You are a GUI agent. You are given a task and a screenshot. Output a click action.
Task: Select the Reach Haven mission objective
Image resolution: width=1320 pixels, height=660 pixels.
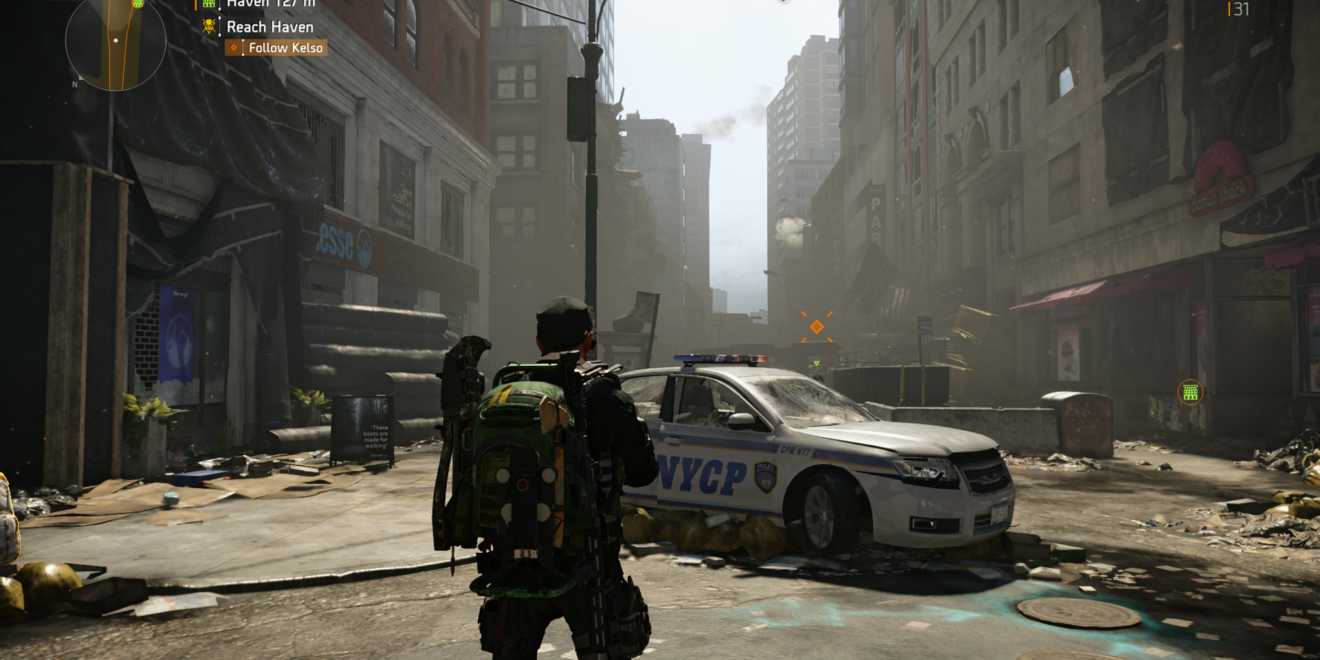point(269,27)
